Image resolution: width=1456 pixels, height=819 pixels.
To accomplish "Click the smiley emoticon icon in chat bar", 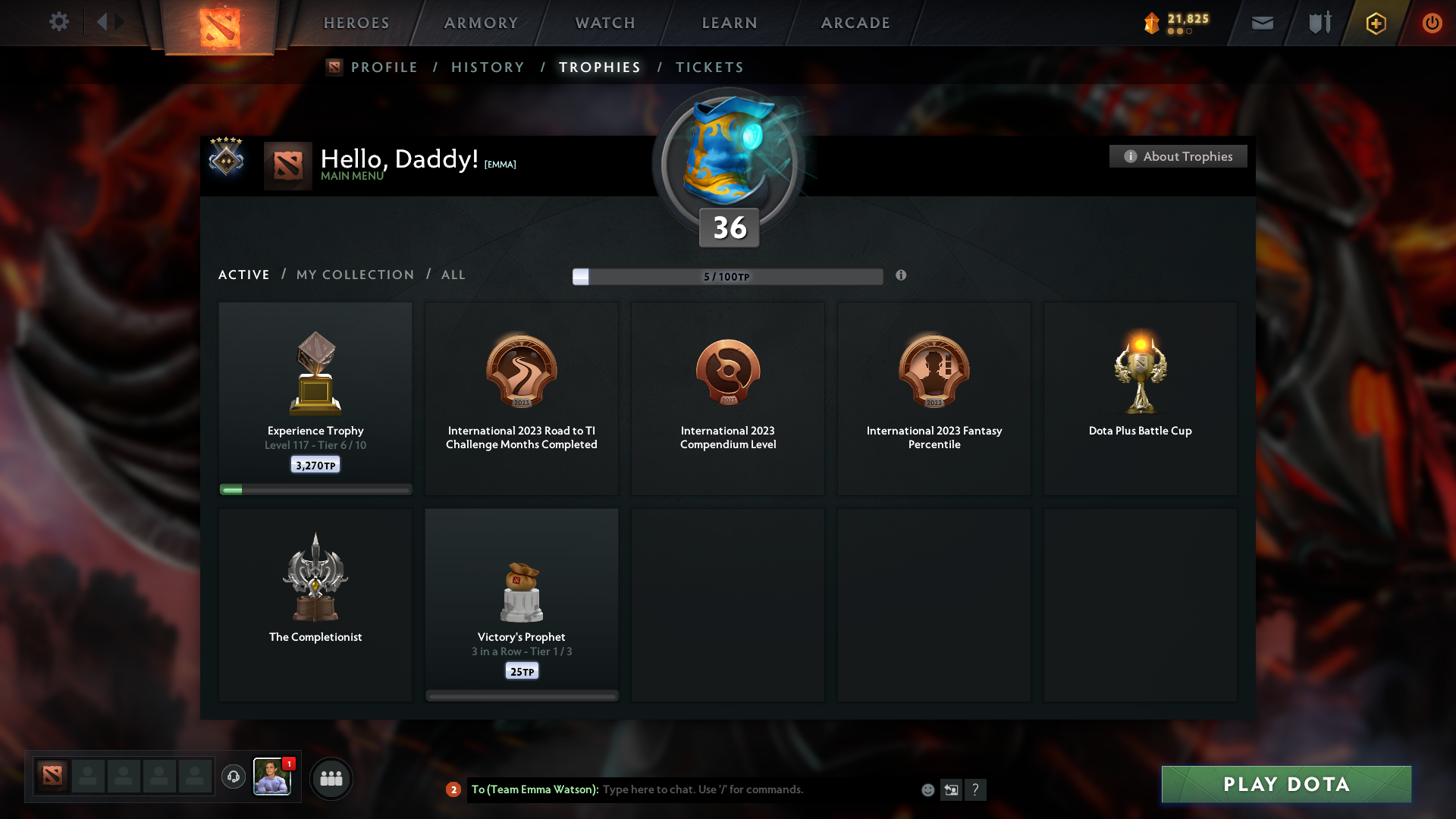I will (x=928, y=789).
